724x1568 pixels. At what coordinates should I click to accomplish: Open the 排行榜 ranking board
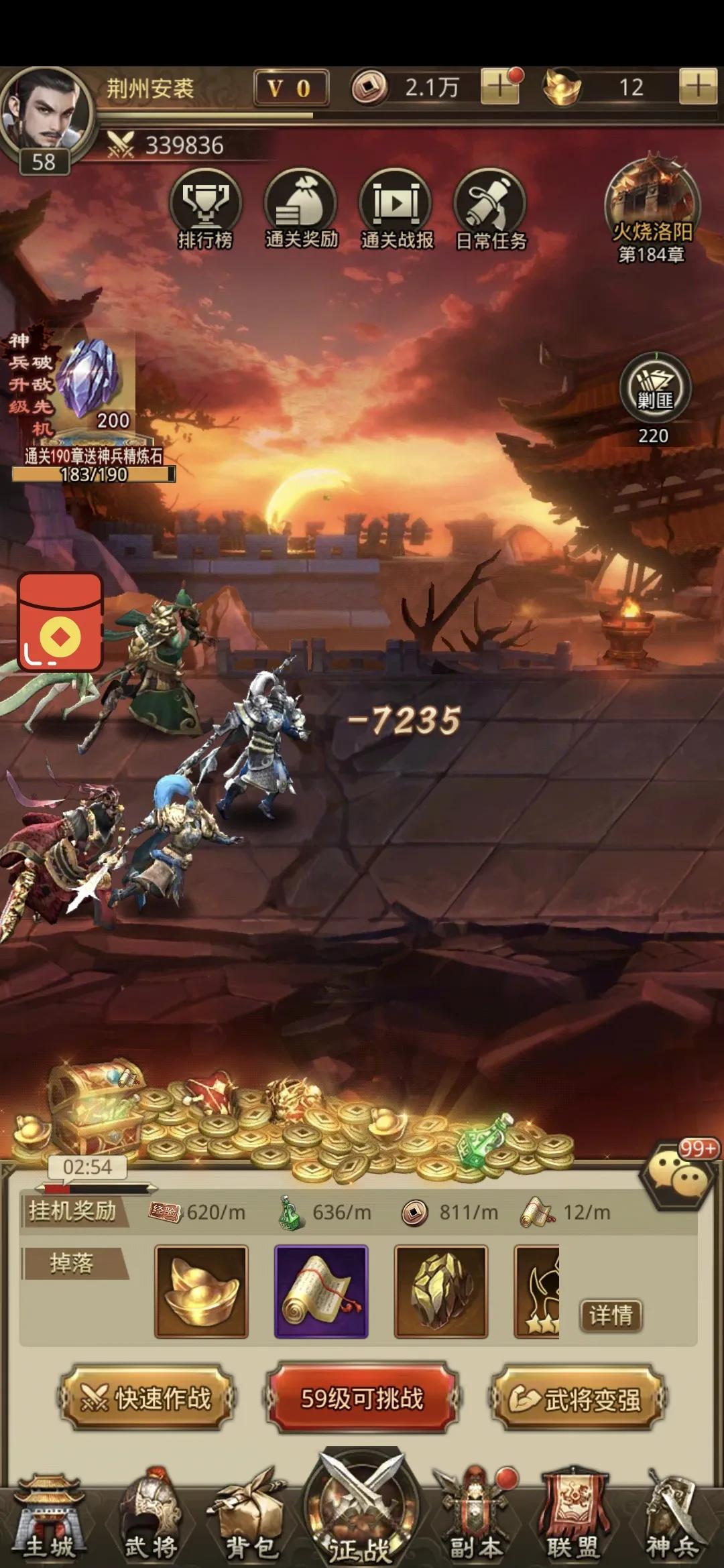[x=205, y=209]
